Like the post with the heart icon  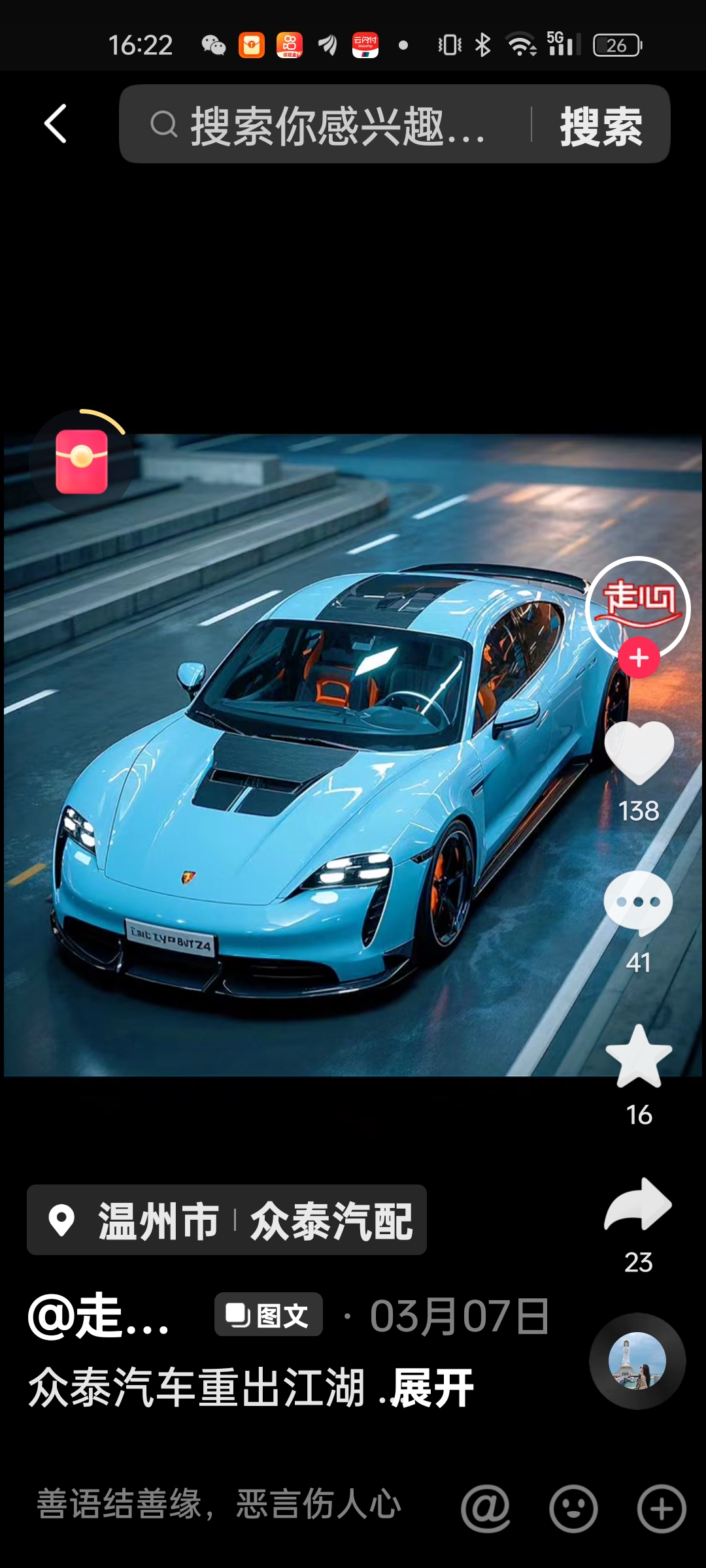coord(639,754)
